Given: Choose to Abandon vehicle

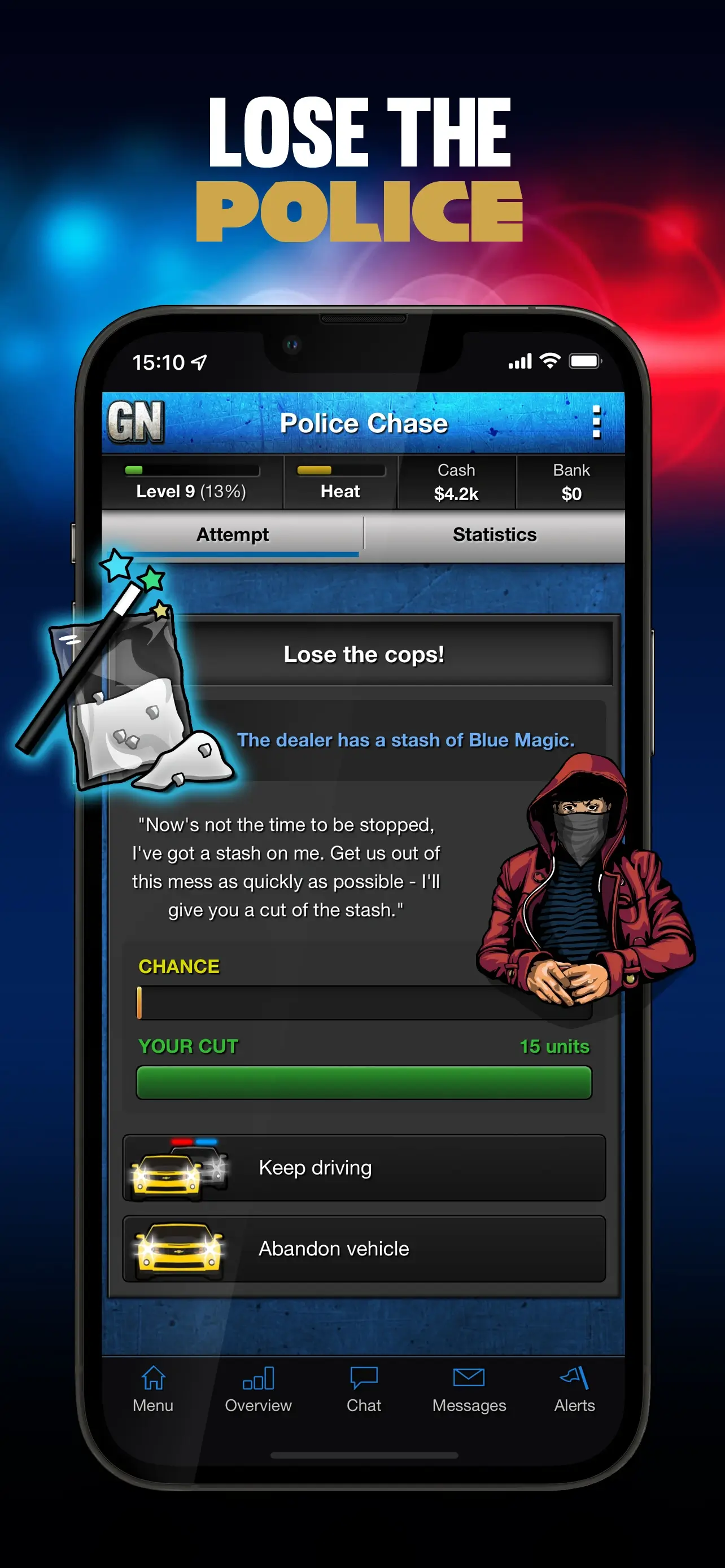Looking at the screenshot, I should 364,1248.
